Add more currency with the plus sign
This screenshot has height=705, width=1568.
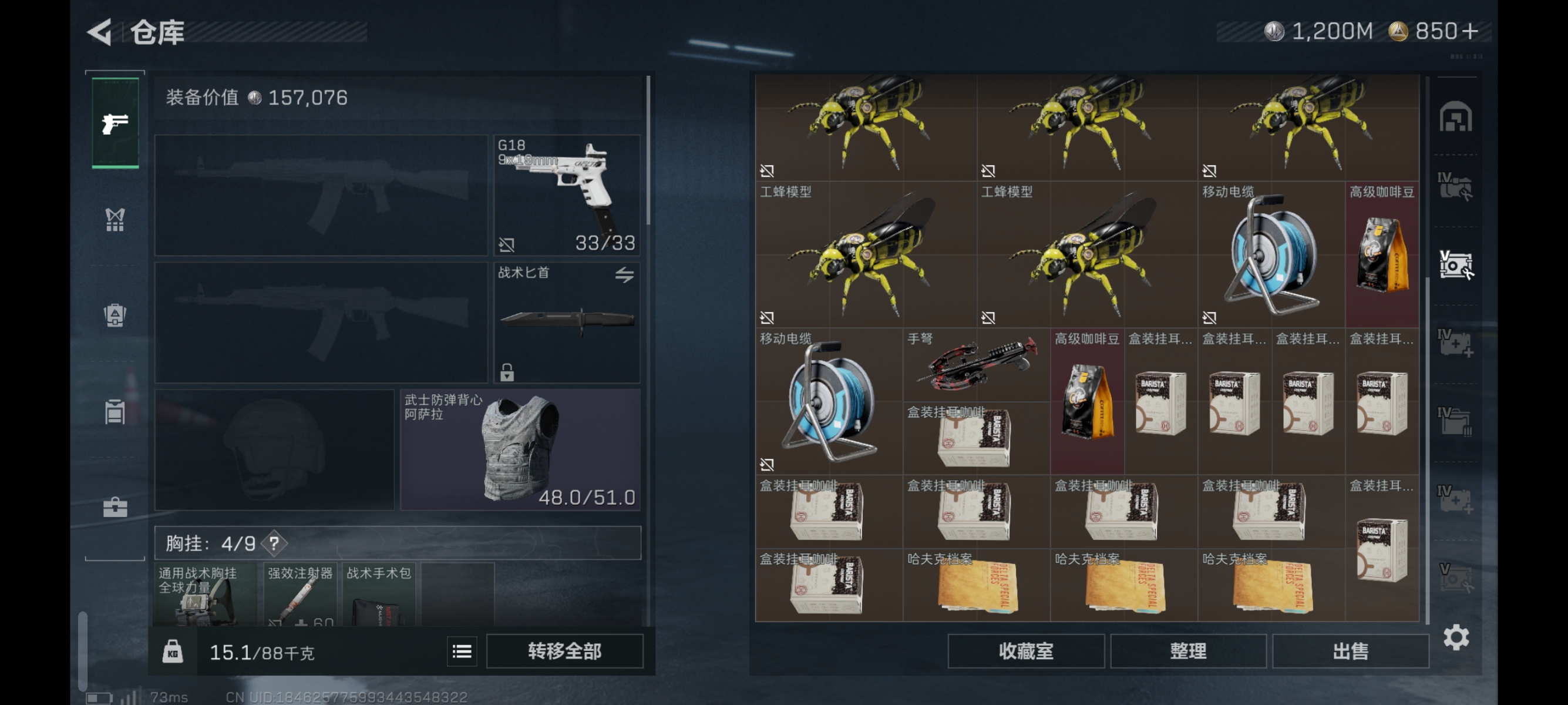pyautogui.click(x=1469, y=32)
